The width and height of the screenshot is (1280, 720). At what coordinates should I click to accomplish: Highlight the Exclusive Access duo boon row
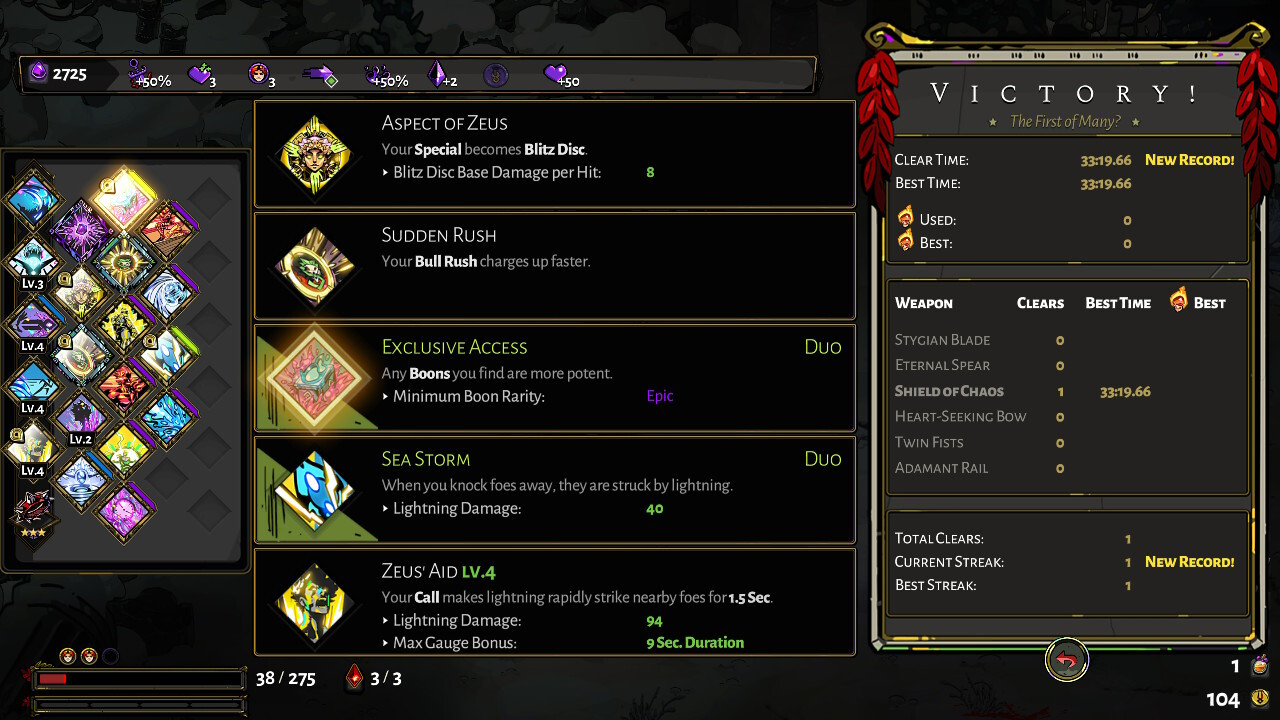pyautogui.click(x=554, y=378)
